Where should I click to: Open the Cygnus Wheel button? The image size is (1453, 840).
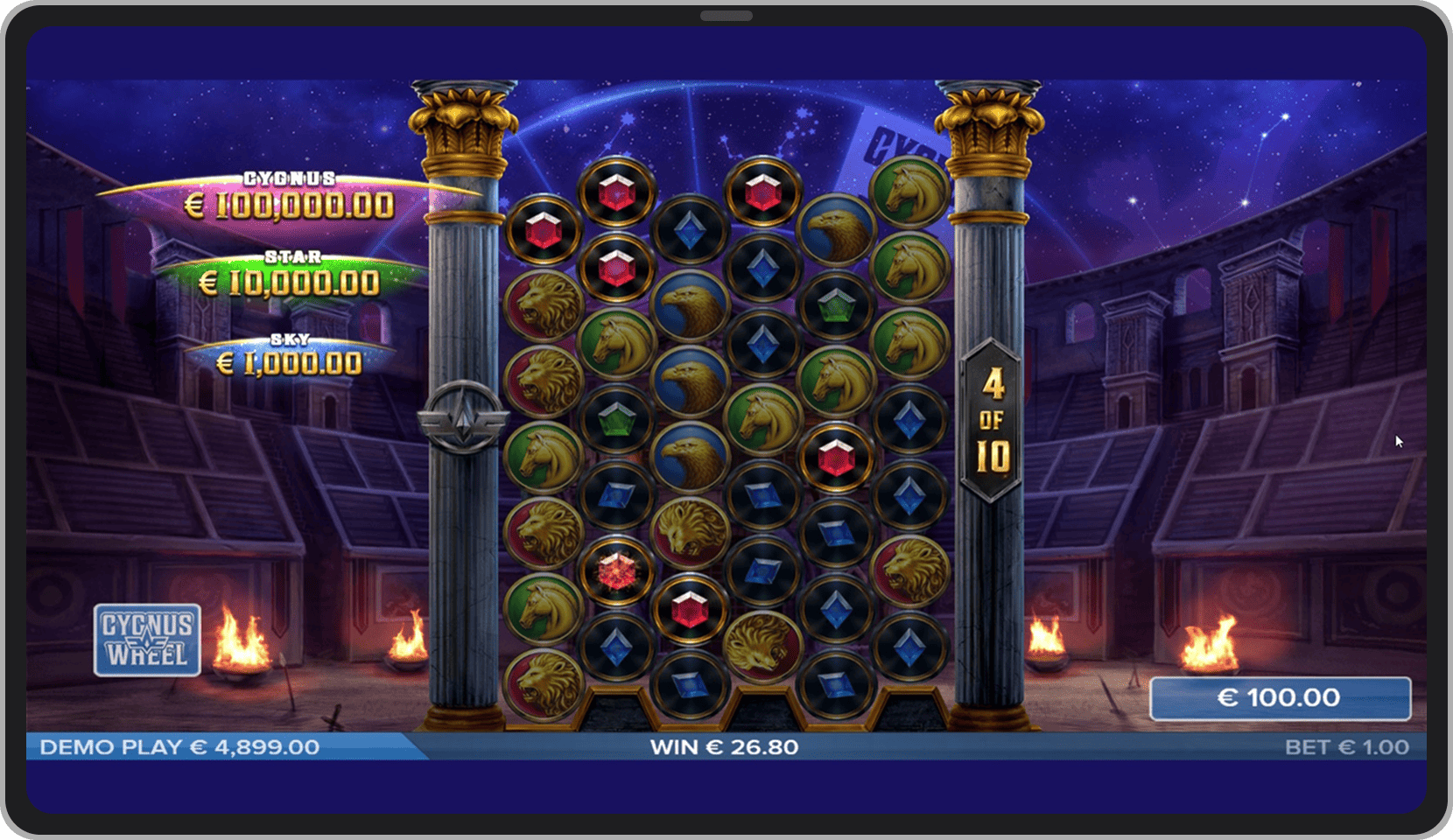147,640
